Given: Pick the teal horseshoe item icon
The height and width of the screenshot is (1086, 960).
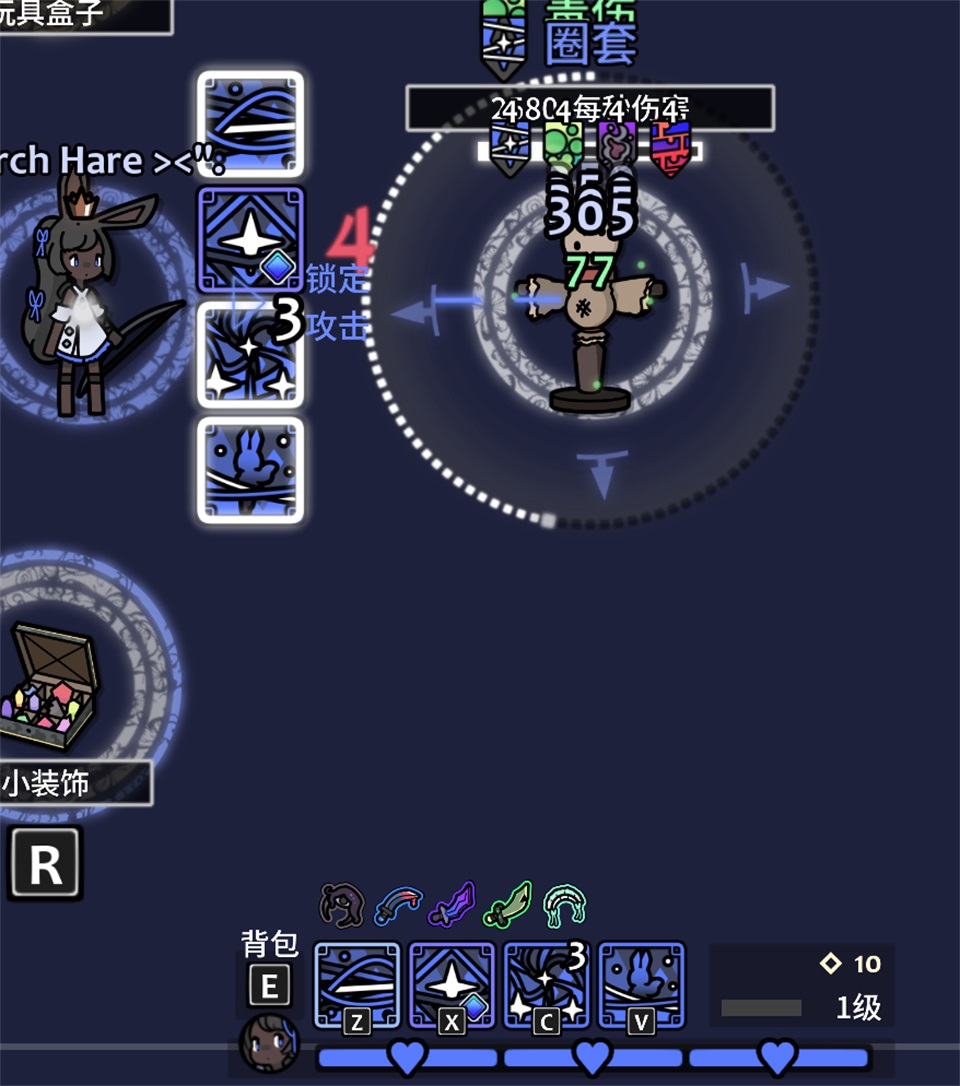Looking at the screenshot, I should [564, 905].
